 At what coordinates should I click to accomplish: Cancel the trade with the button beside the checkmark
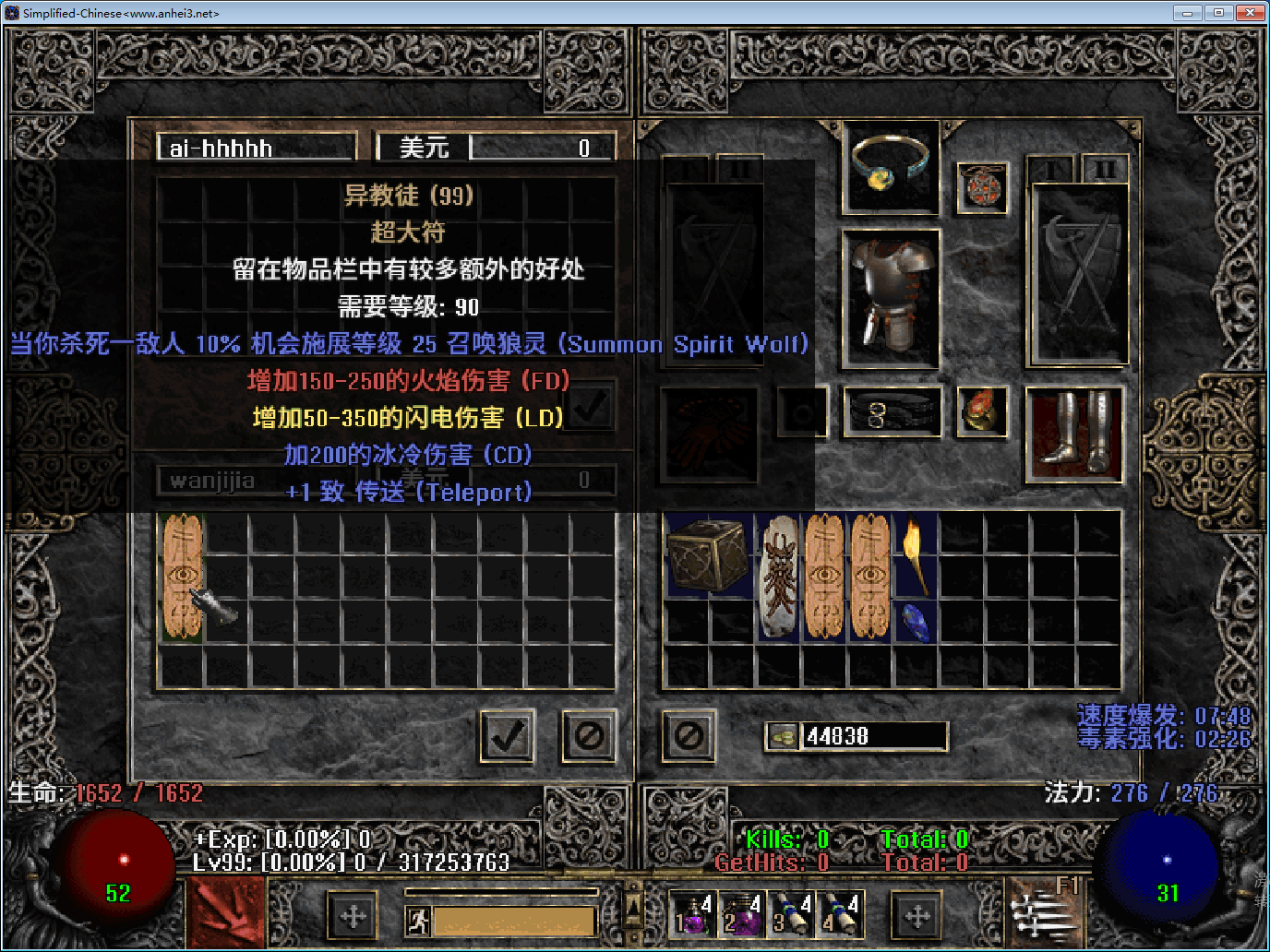(589, 736)
